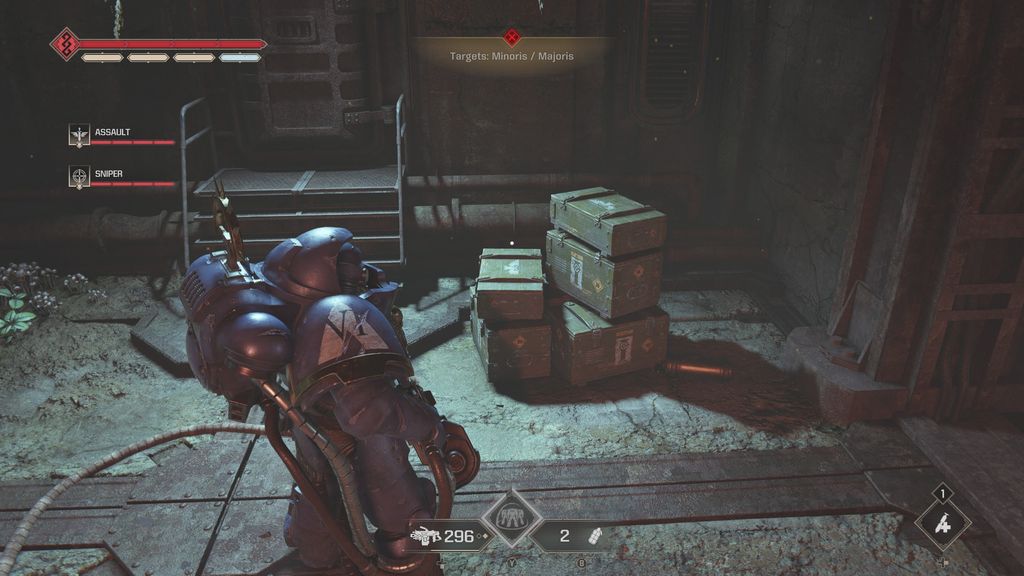Click the Sniper squadmate class icon
Viewport: 1024px width, 576px height.
coord(79,177)
